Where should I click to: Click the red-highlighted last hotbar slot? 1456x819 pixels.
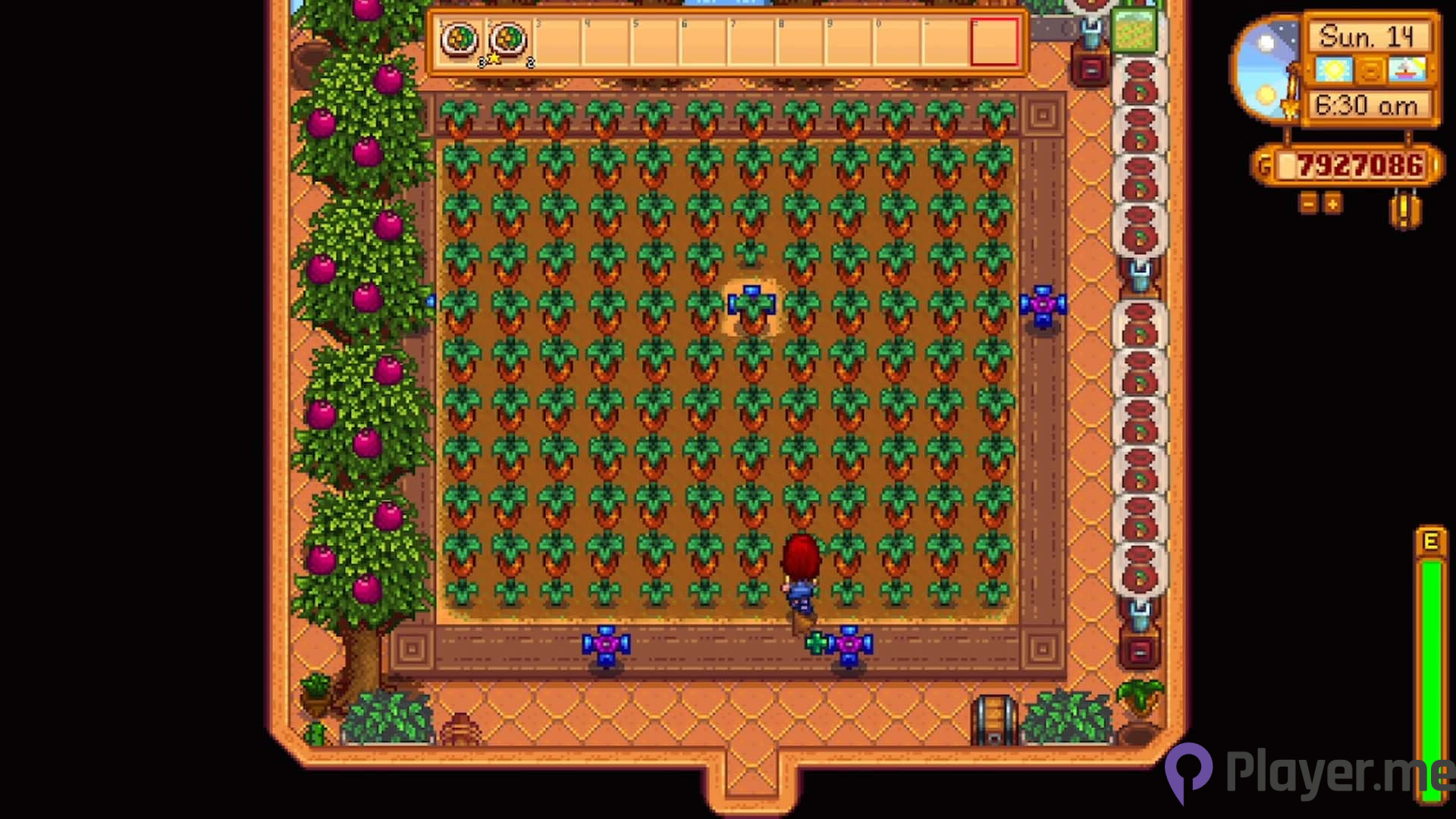996,42
